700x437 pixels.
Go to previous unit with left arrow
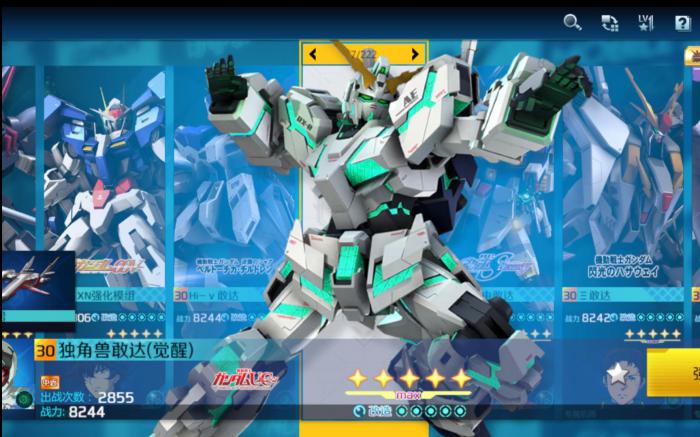pyautogui.click(x=313, y=53)
